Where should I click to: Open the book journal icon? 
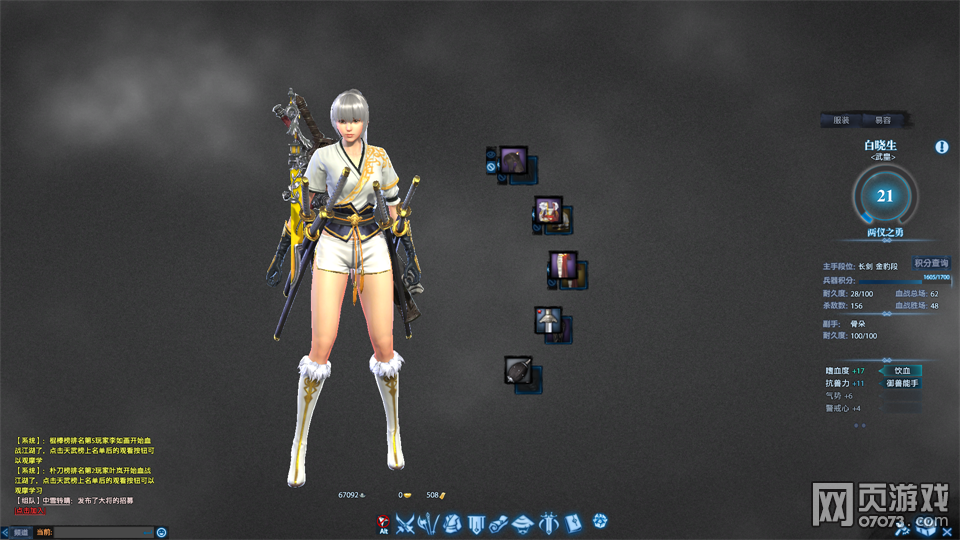pyautogui.click(x=573, y=522)
